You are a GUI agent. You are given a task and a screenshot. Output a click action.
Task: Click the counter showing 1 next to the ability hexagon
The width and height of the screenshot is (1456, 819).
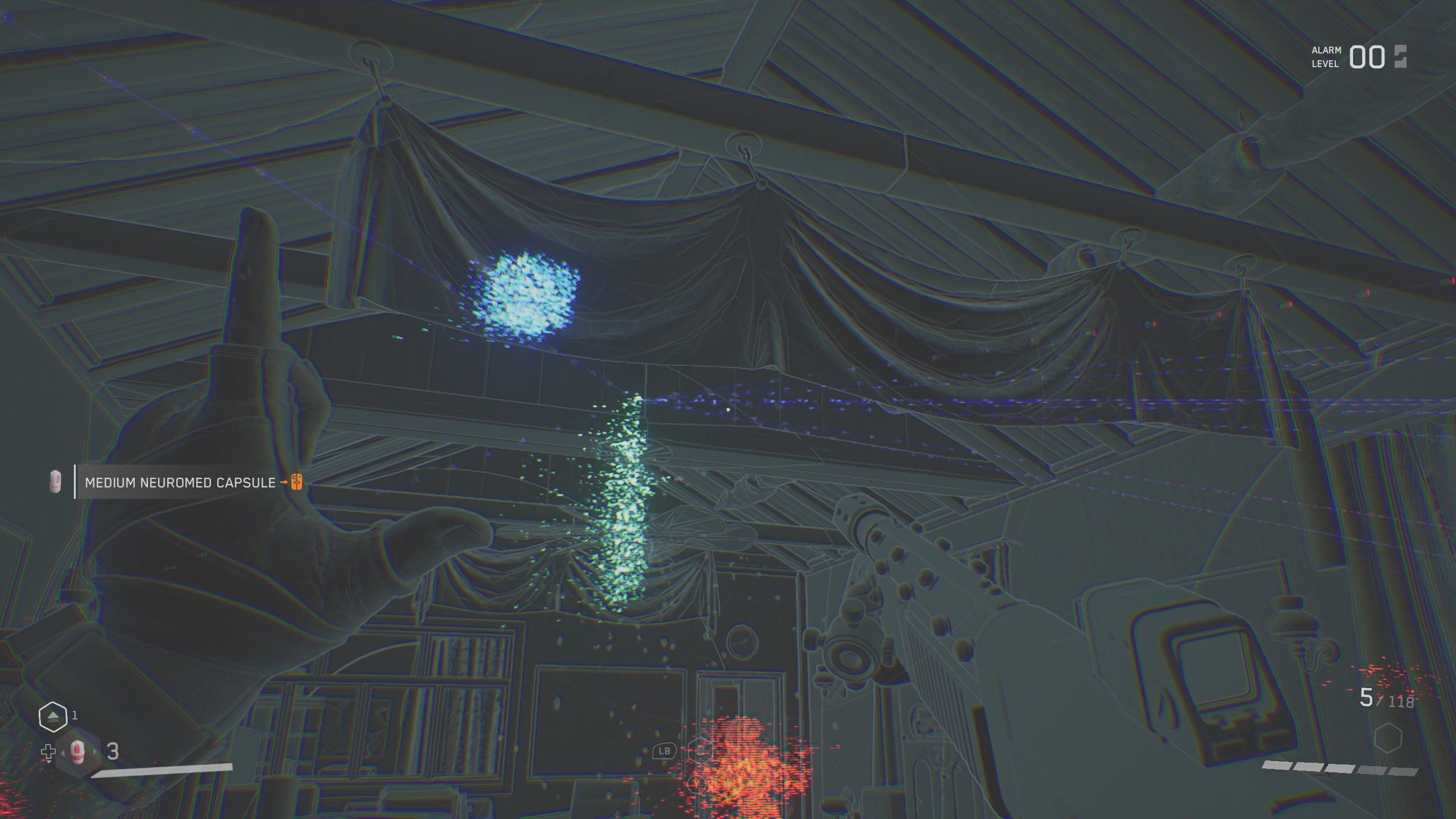point(75,715)
